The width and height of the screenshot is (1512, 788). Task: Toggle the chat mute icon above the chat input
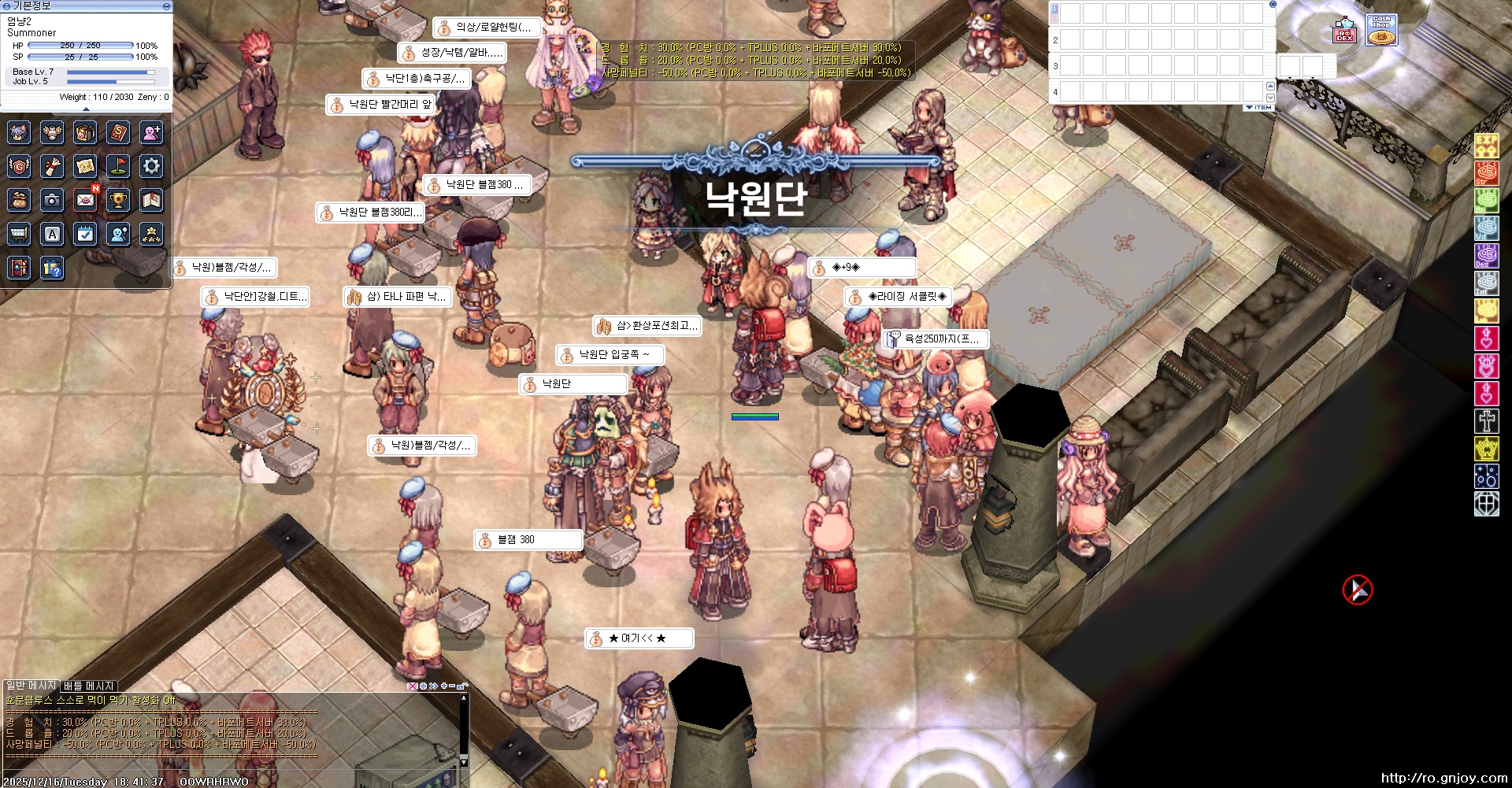413,686
